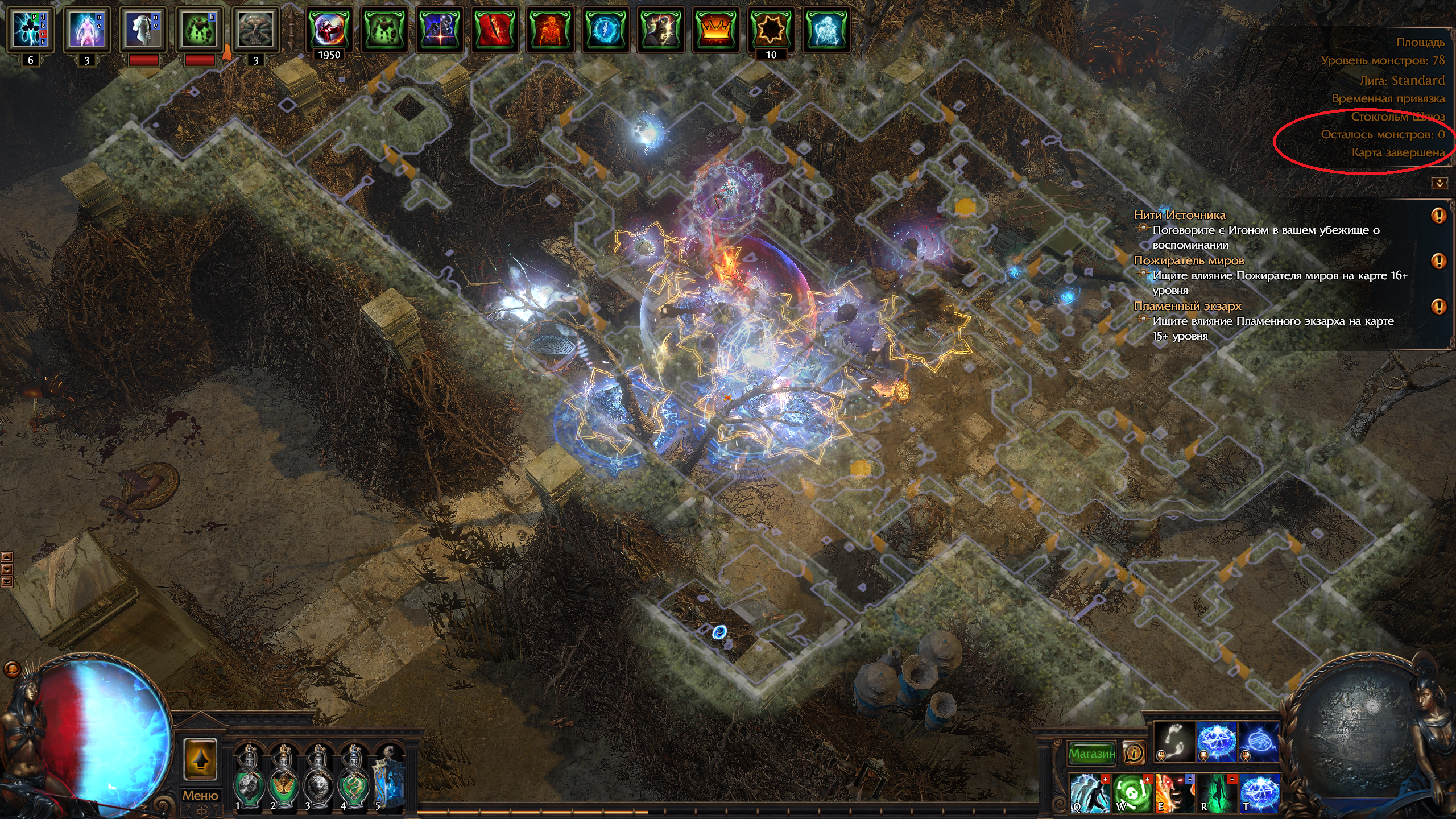Activate the green silhouette skill on R
The height and width of the screenshot is (819, 1456).
(x=1217, y=793)
